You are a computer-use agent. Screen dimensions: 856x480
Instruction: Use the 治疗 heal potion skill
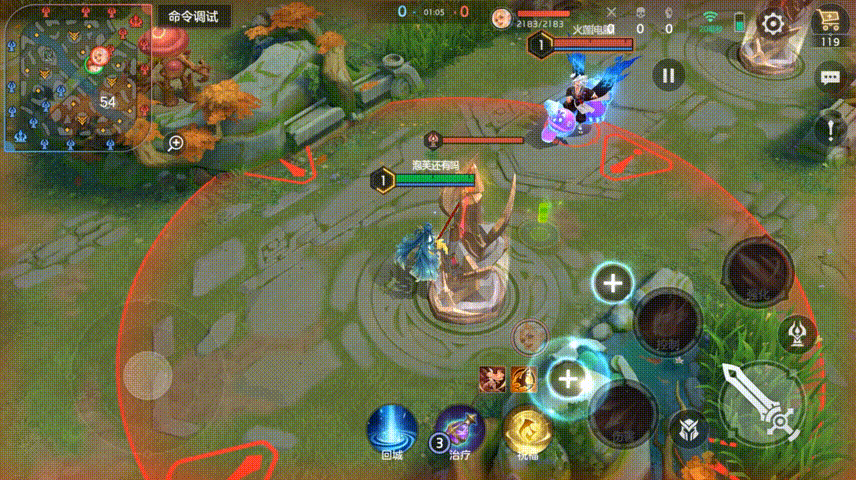pos(461,428)
